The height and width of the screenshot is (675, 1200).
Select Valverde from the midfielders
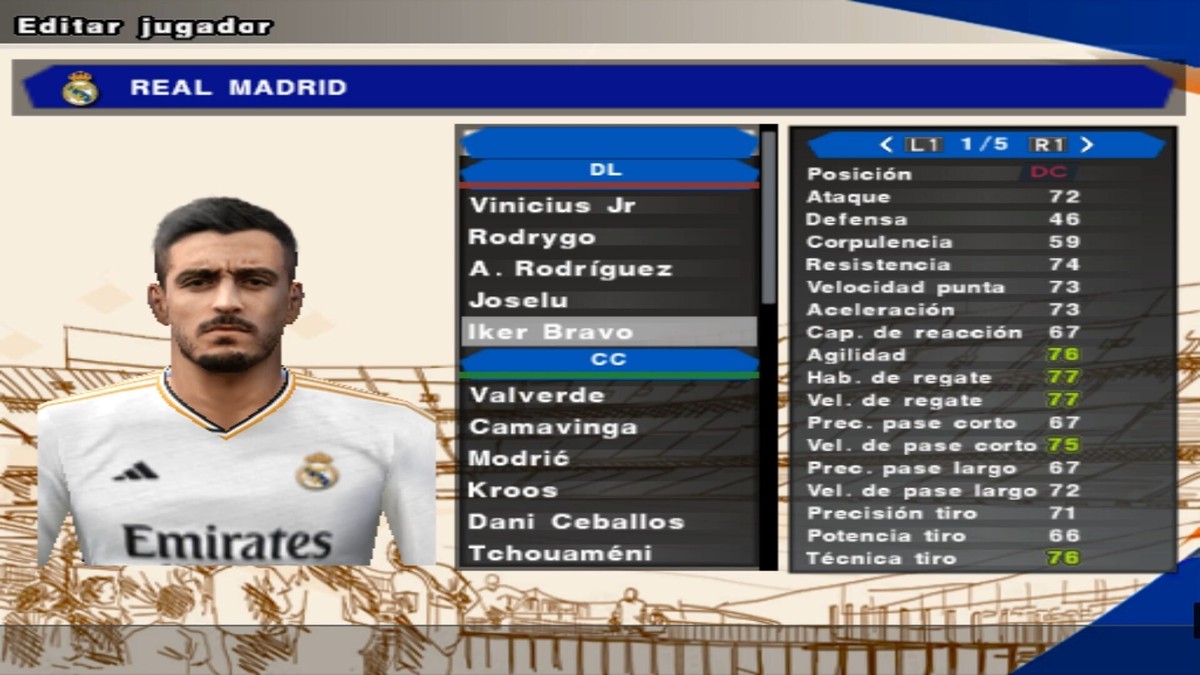click(537, 395)
